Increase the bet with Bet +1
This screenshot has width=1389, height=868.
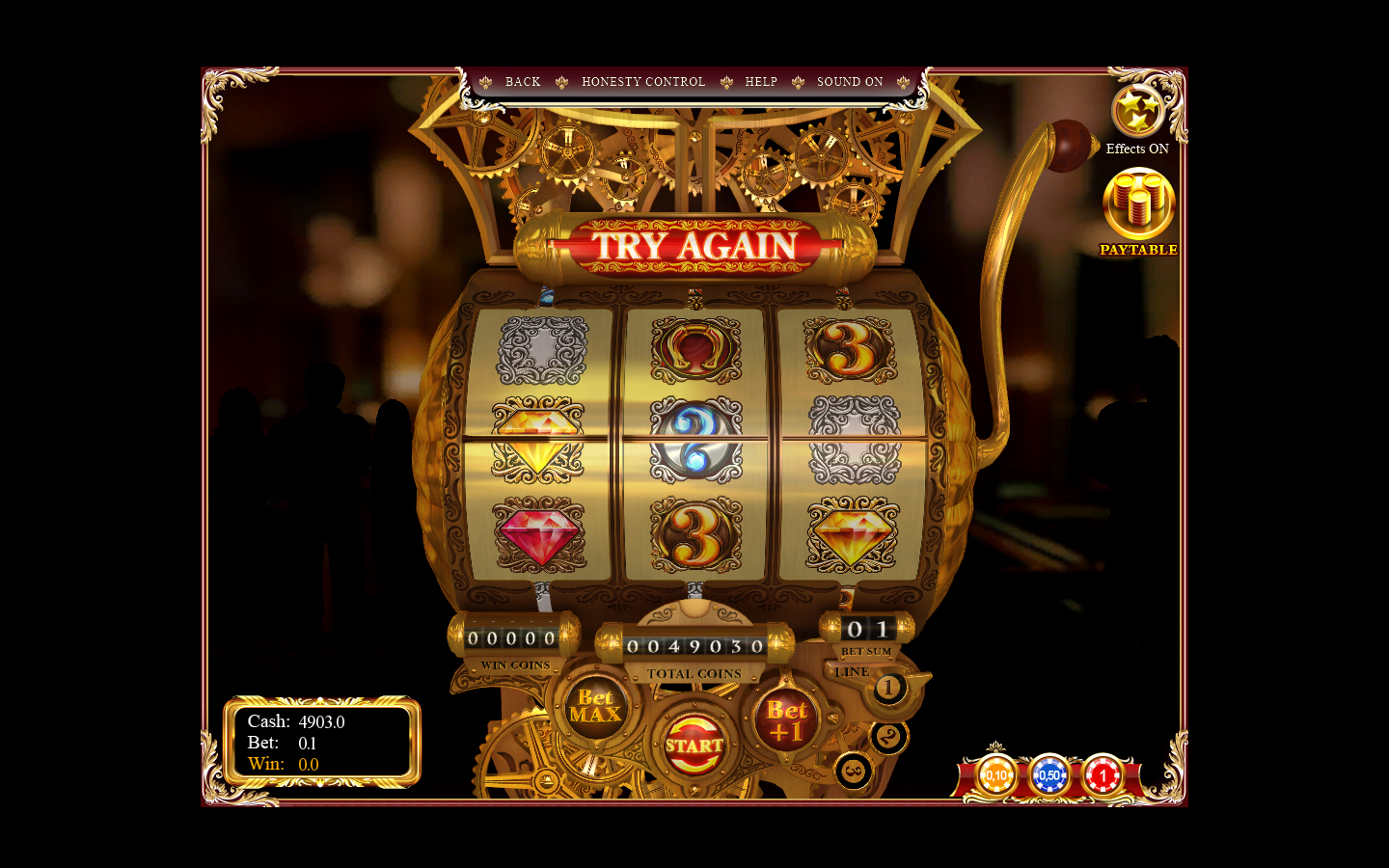click(x=787, y=721)
